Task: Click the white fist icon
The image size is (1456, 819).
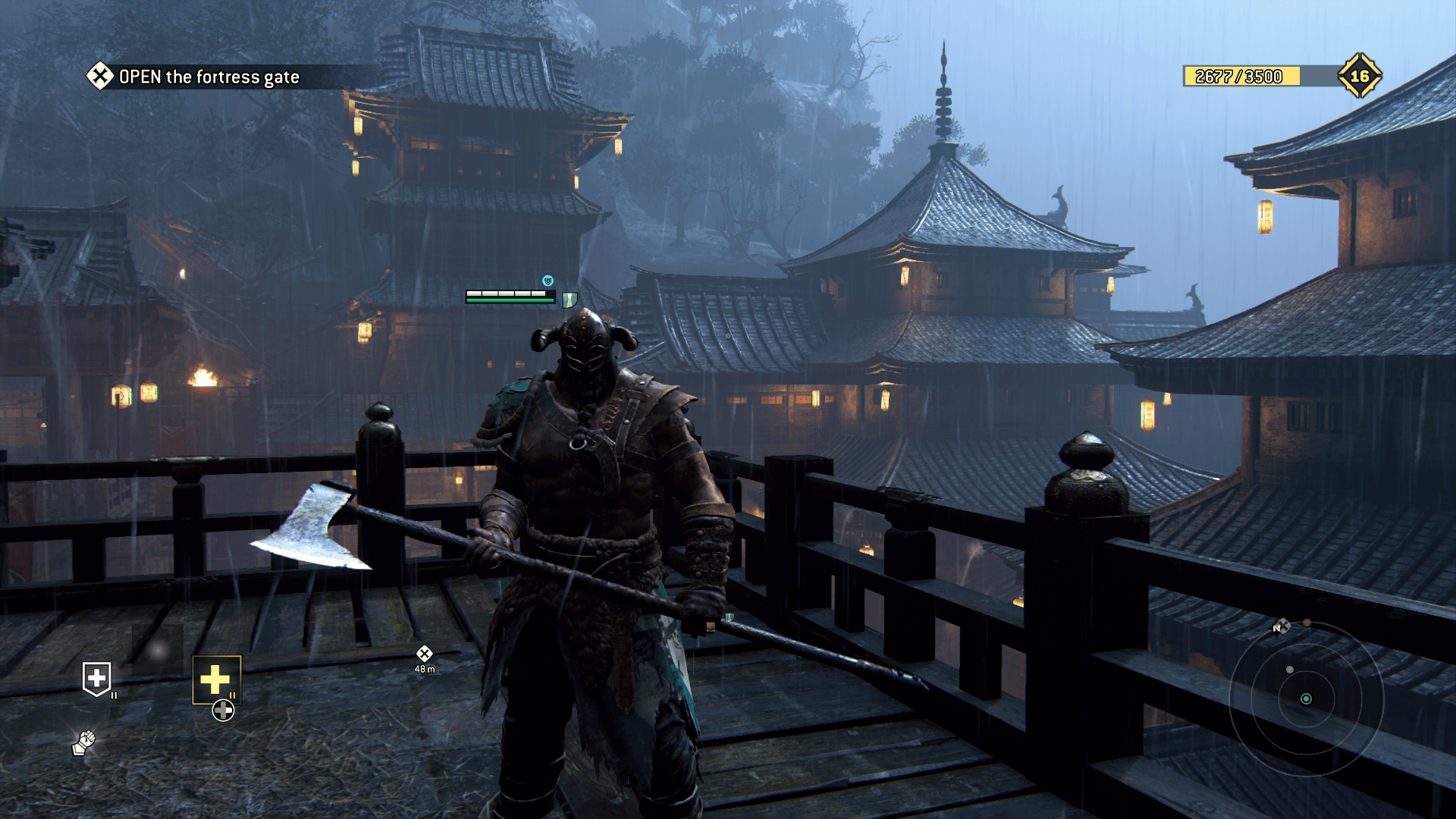Action: point(83,742)
